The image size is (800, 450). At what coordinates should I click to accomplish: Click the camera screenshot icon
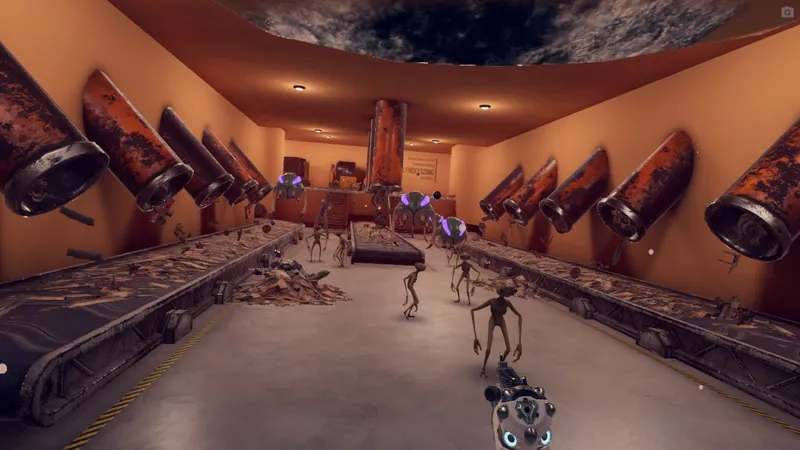pos(787,12)
